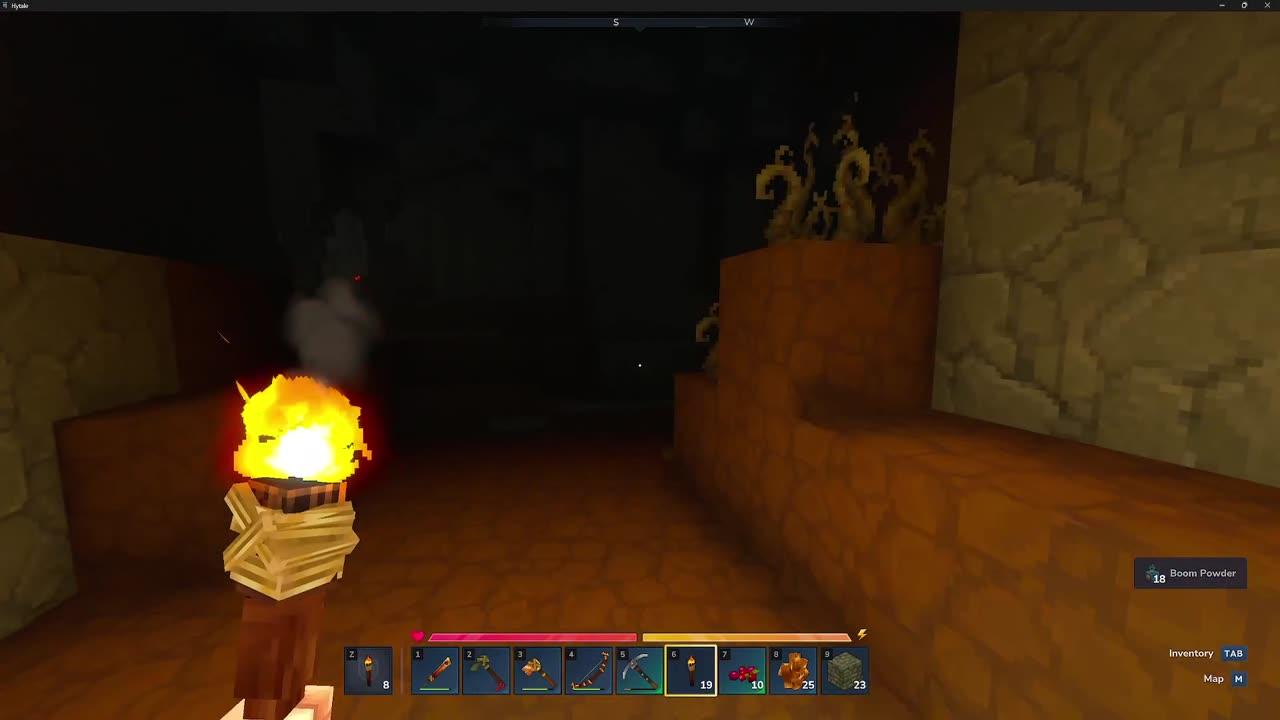
Task: Select the torch in hotbar slot 6
Action: point(691,670)
